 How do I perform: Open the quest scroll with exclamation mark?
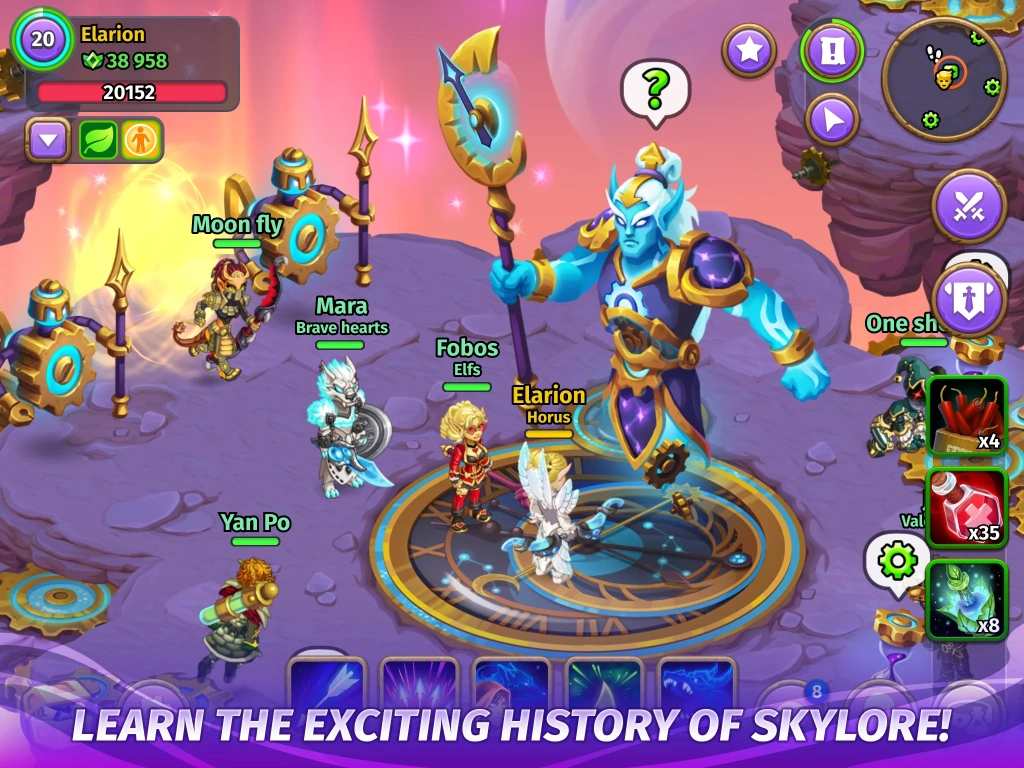pyautogui.click(x=832, y=51)
